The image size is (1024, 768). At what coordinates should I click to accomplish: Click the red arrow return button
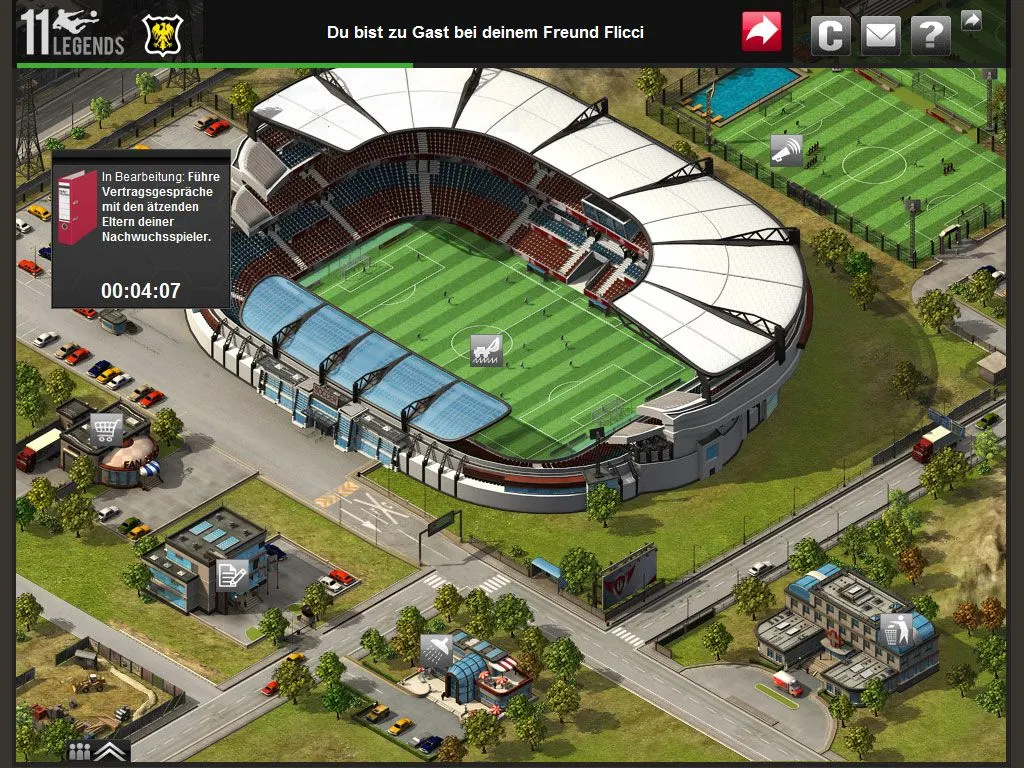(x=762, y=32)
